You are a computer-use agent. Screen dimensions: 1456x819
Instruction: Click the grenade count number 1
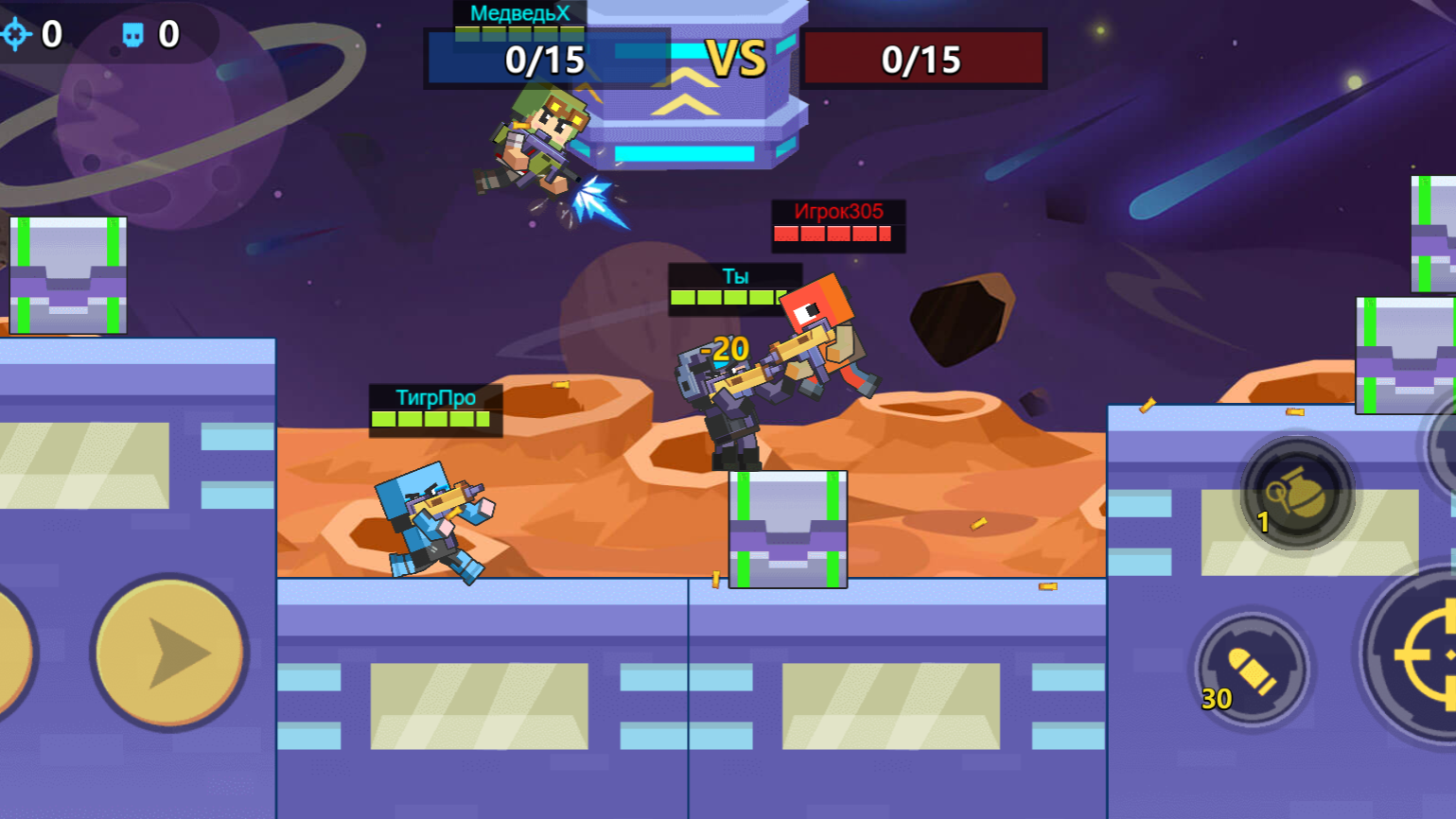[x=1263, y=521]
